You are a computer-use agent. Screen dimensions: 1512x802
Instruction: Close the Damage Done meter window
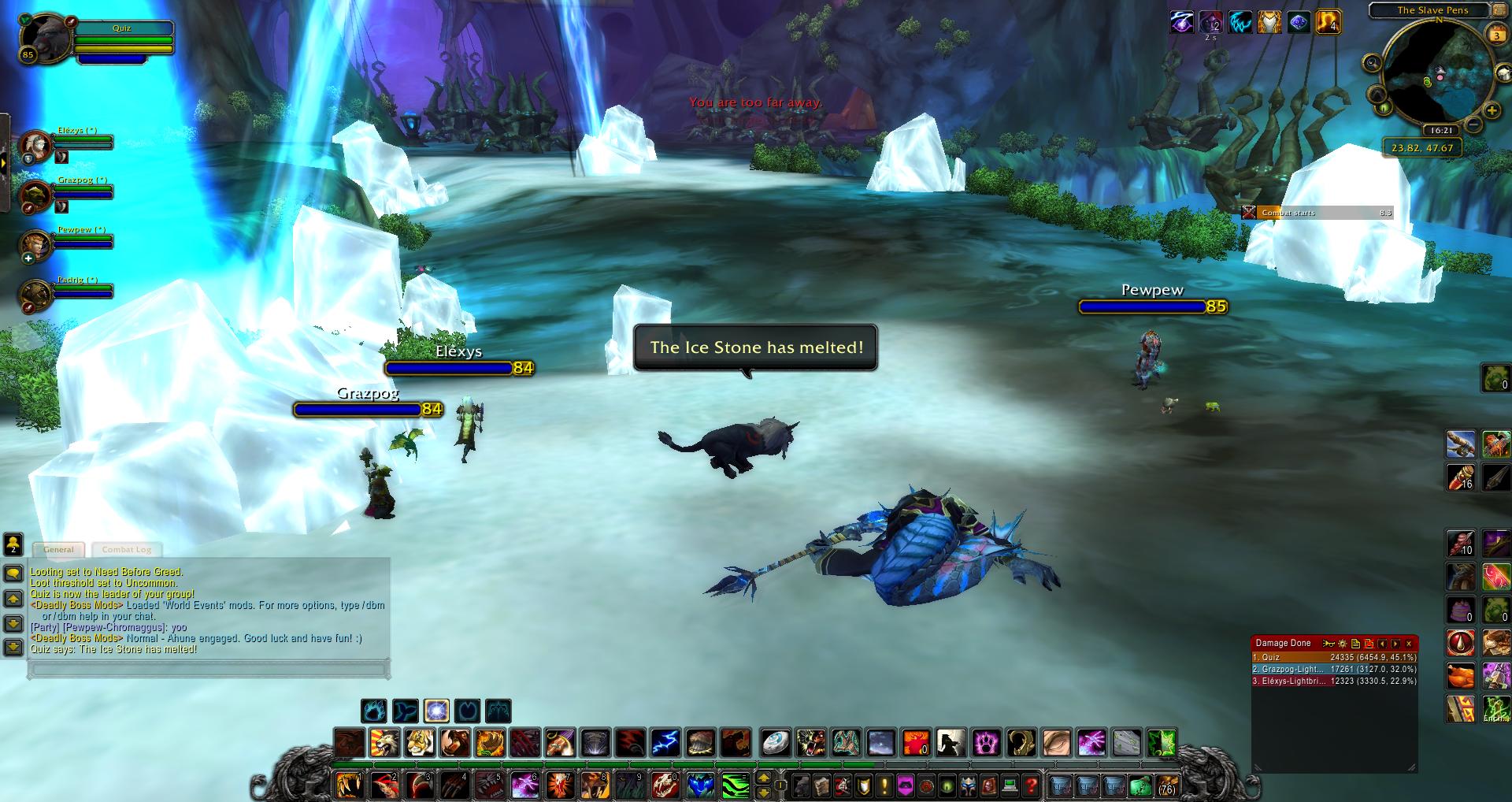tap(1409, 644)
